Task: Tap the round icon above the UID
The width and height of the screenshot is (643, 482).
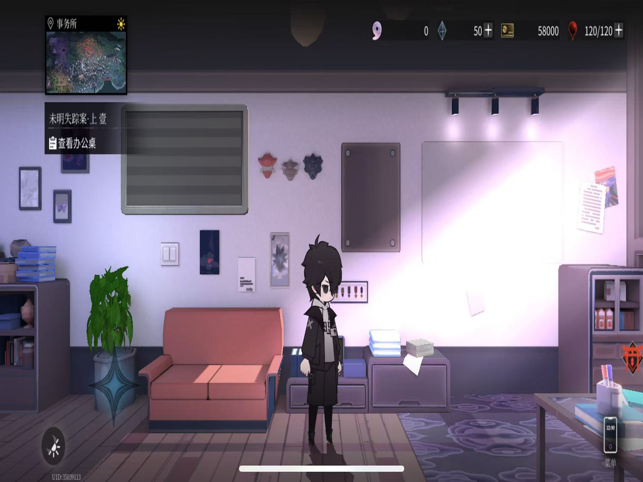Action: coord(55,445)
